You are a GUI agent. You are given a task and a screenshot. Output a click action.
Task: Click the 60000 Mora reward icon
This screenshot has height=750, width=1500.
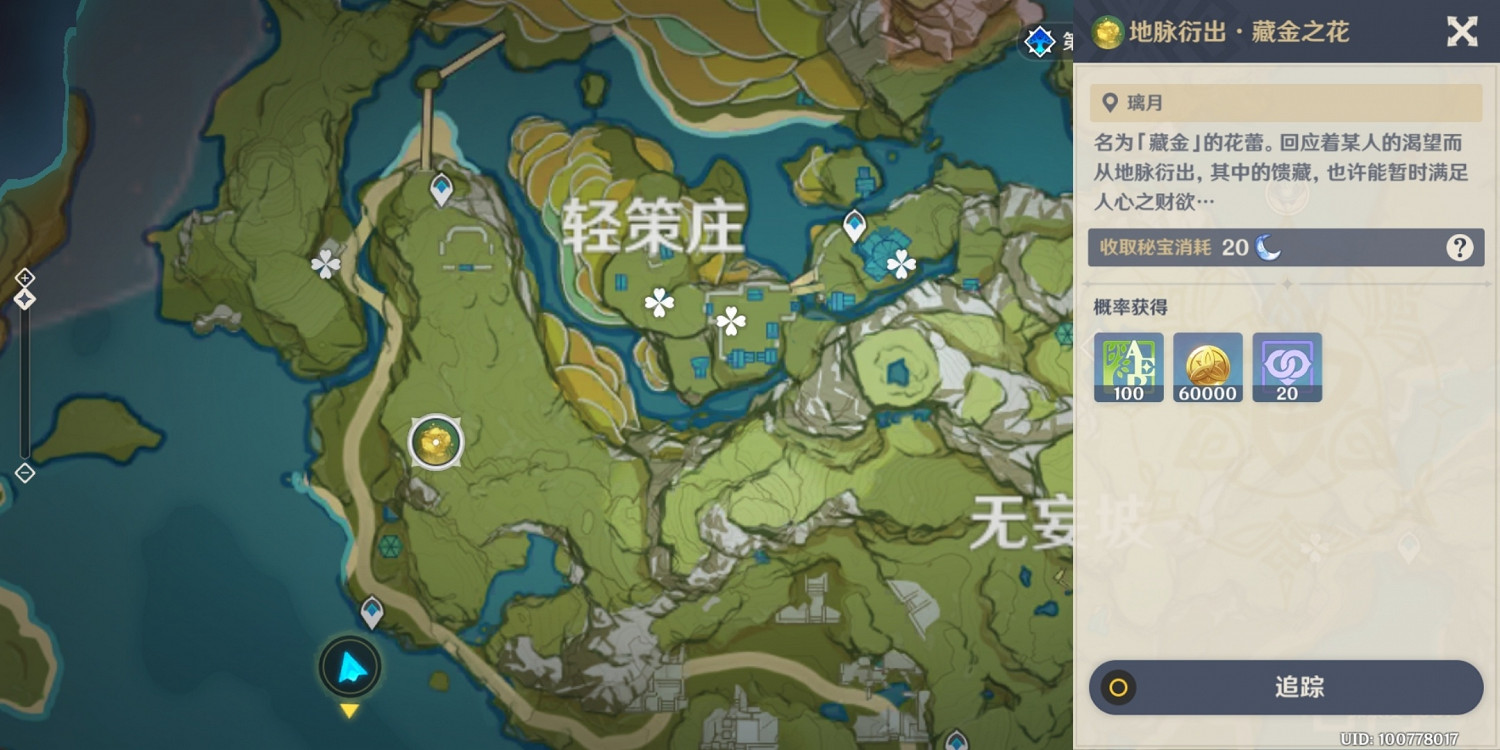(1207, 366)
